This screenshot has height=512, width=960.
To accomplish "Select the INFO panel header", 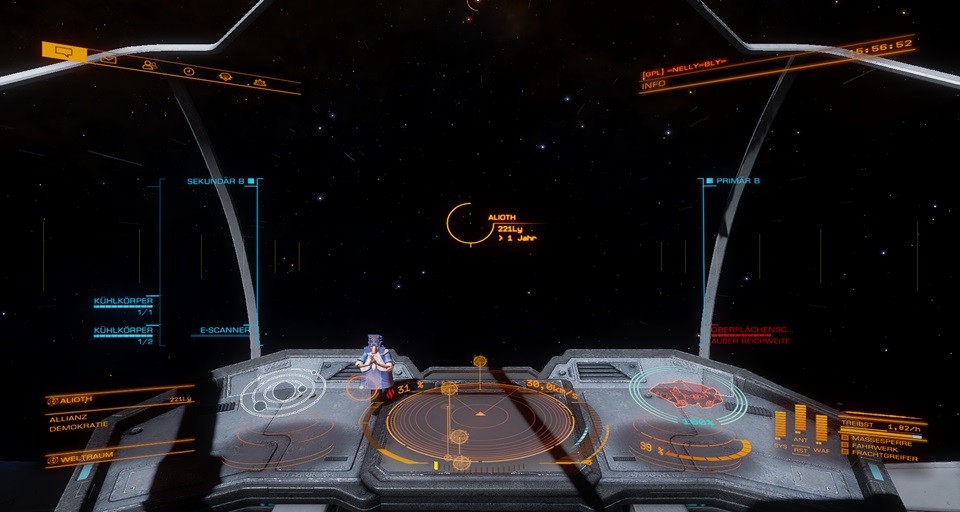I will point(654,84).
